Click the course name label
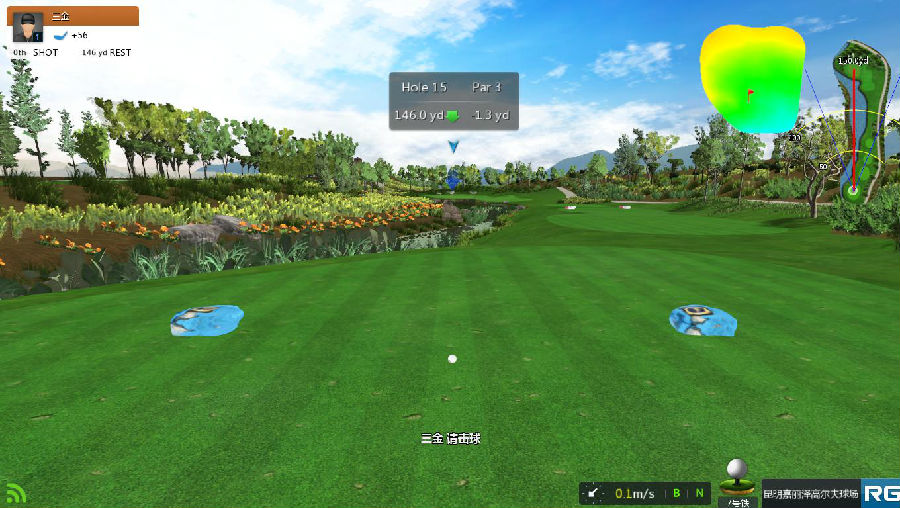The height and width of the screenshot is (508, 900). pyautogui.click(x=810, y=493)
